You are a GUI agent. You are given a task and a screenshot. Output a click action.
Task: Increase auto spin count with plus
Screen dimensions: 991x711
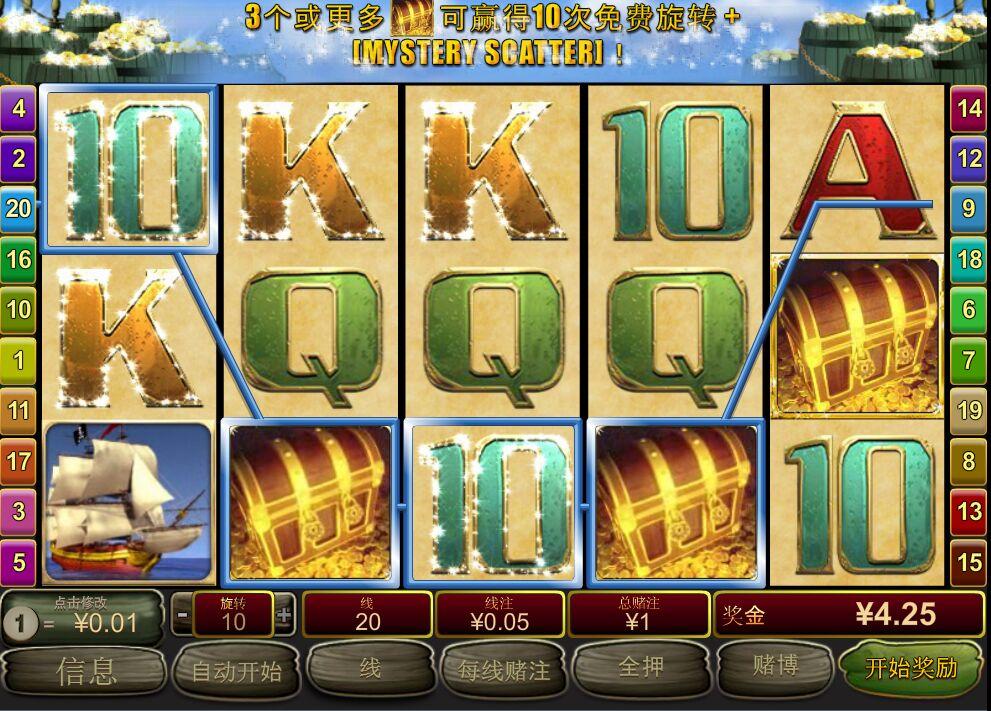pyautogui.click(x=284, y=615)
